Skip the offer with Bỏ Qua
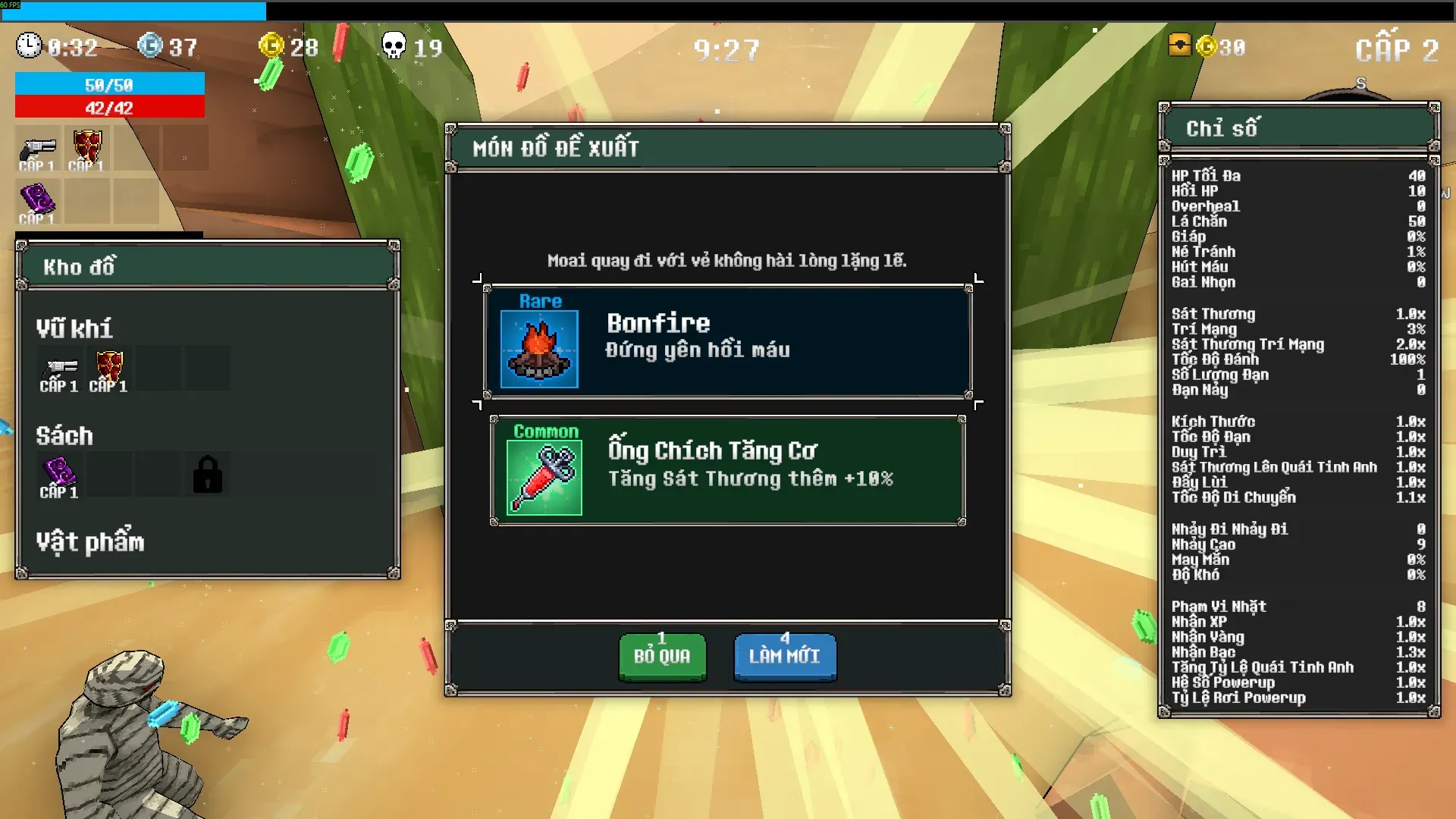This screenshot has height=819, width=1456. tap(662, 657)
